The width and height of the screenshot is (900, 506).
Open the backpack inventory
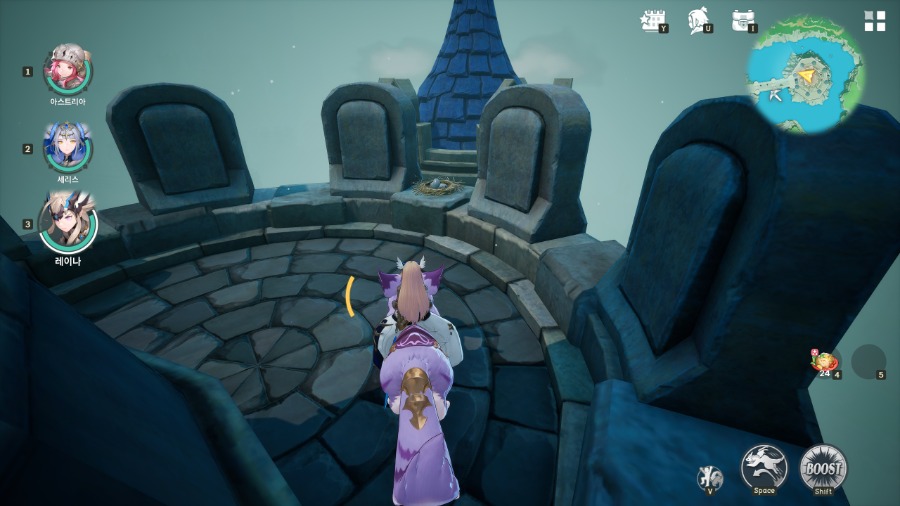pyautogui.click(x=742, y=20)
